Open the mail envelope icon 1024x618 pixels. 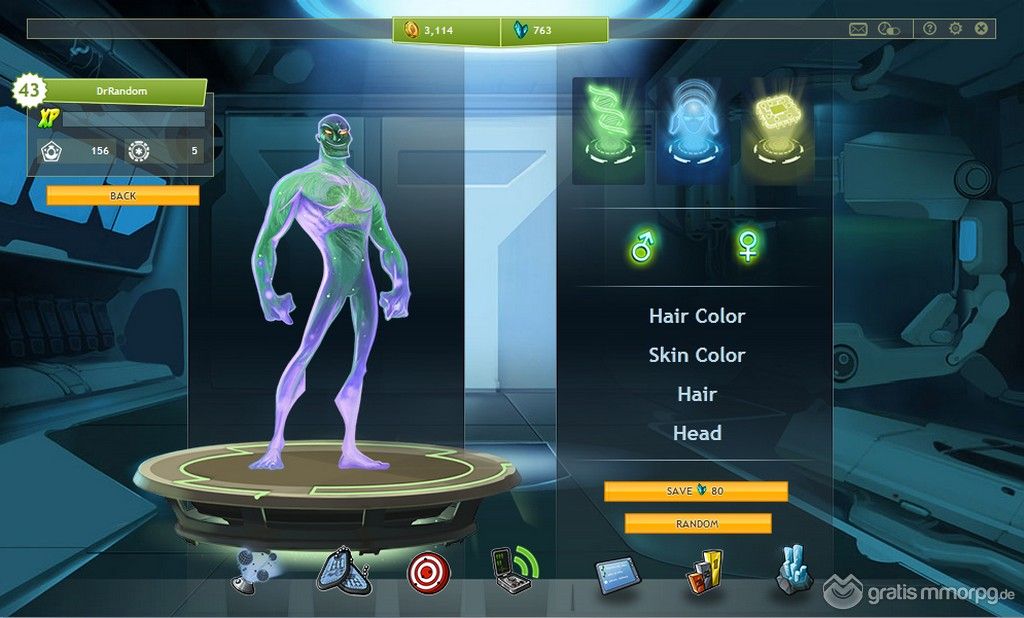pyautogui.click(x=858, y=29)
